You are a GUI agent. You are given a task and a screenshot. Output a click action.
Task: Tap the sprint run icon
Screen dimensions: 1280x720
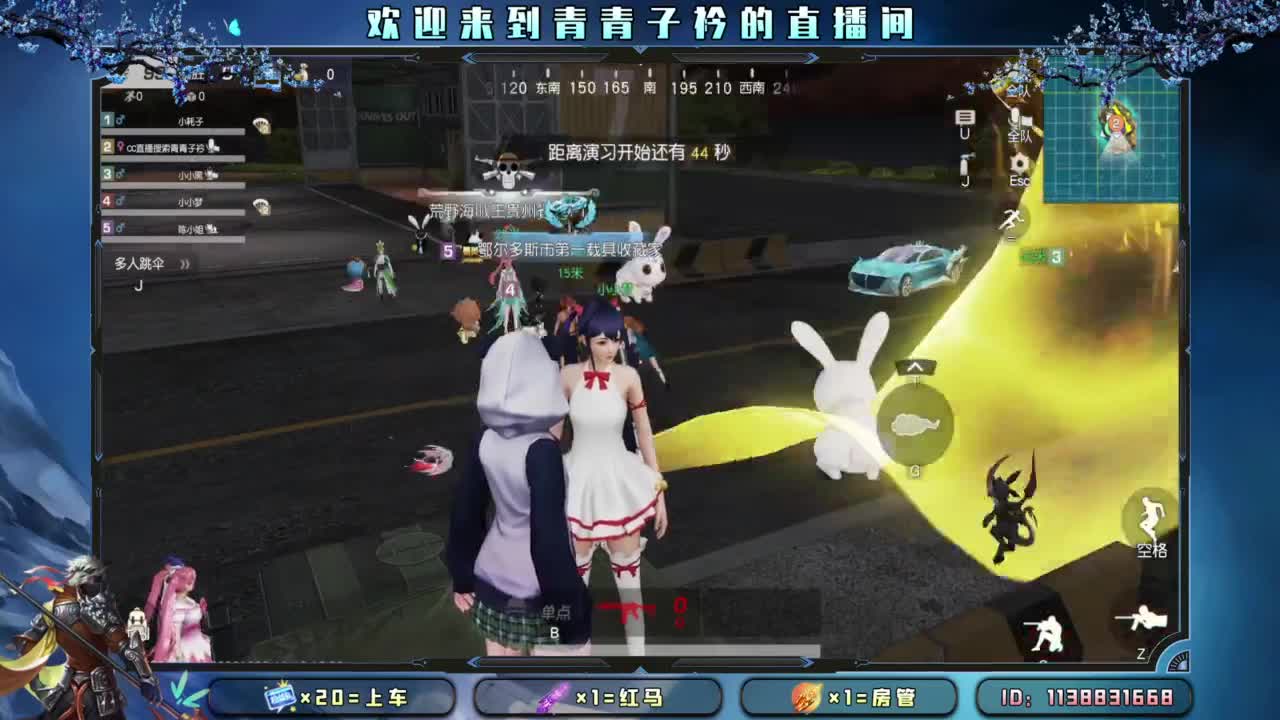tap(1014, 220)
